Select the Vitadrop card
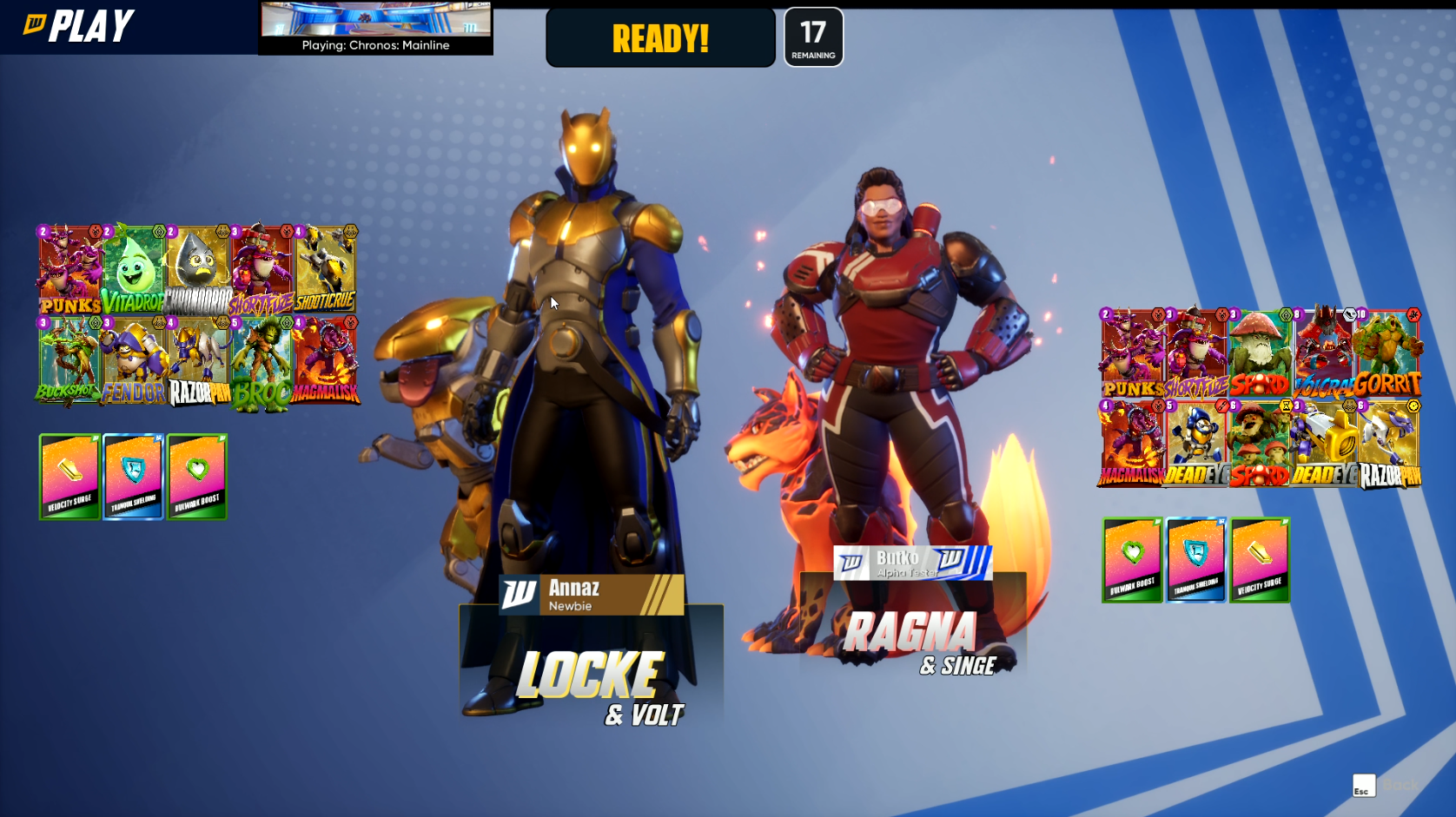The height and width of the screenshot is (817, 1456). [133, 270]
